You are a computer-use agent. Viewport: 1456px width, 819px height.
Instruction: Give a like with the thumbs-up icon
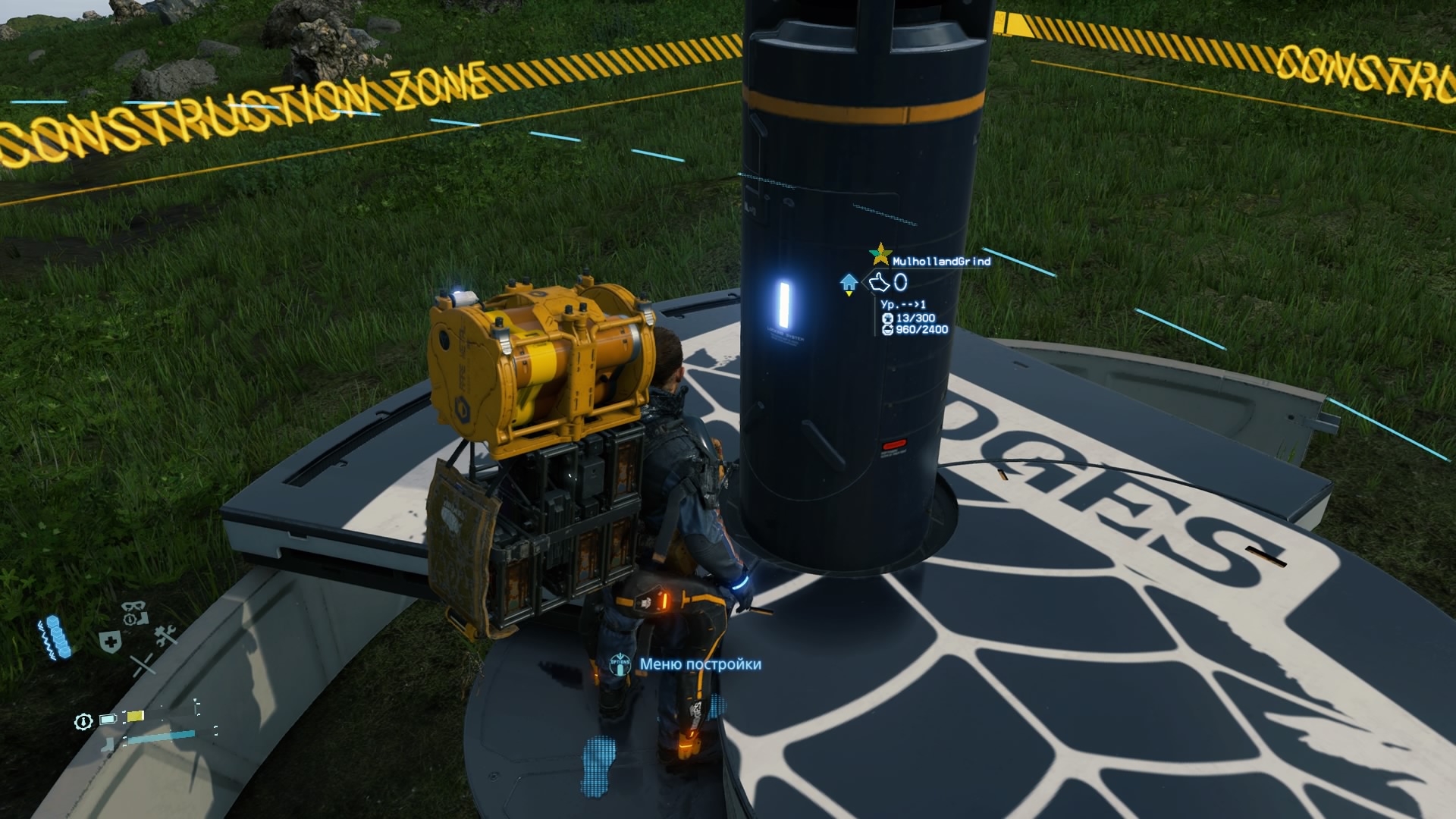click(879, 282)
